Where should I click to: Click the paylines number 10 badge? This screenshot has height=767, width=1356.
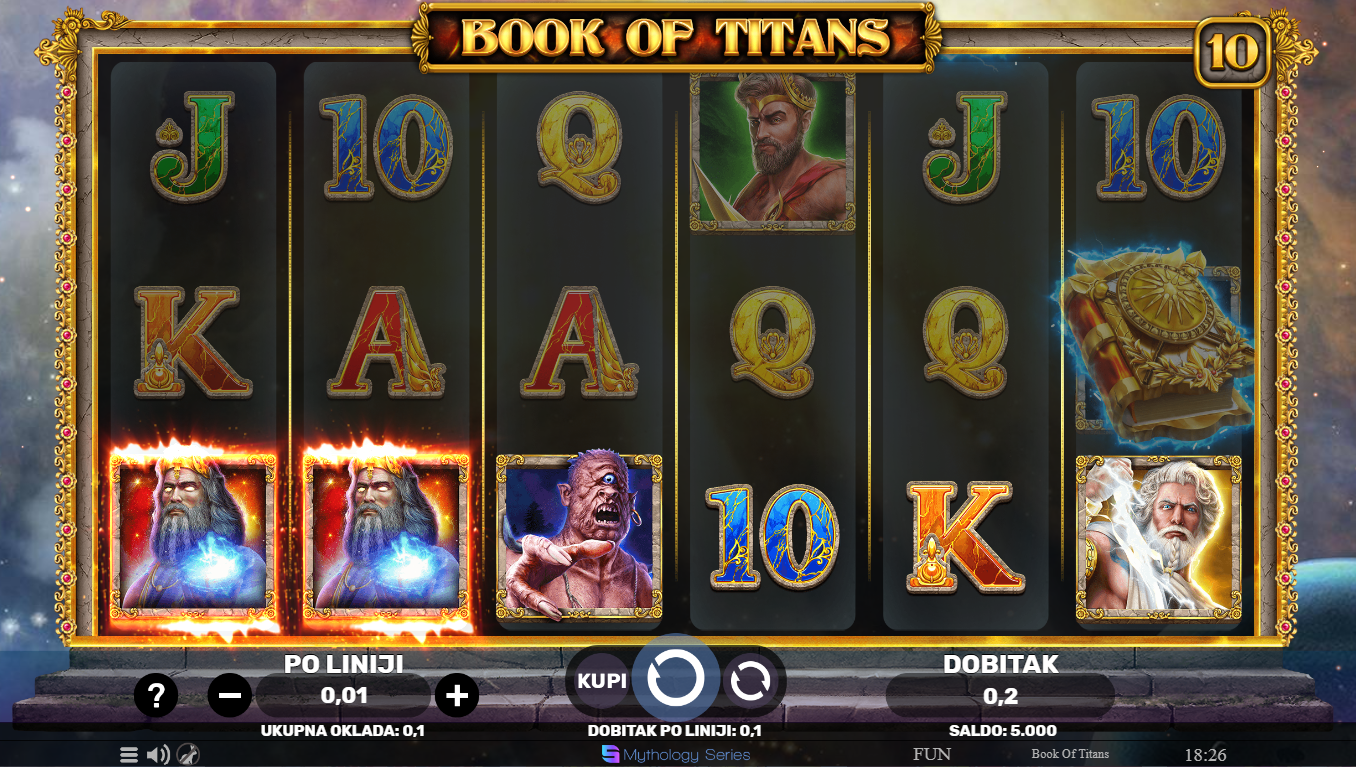click(1232, 53)
